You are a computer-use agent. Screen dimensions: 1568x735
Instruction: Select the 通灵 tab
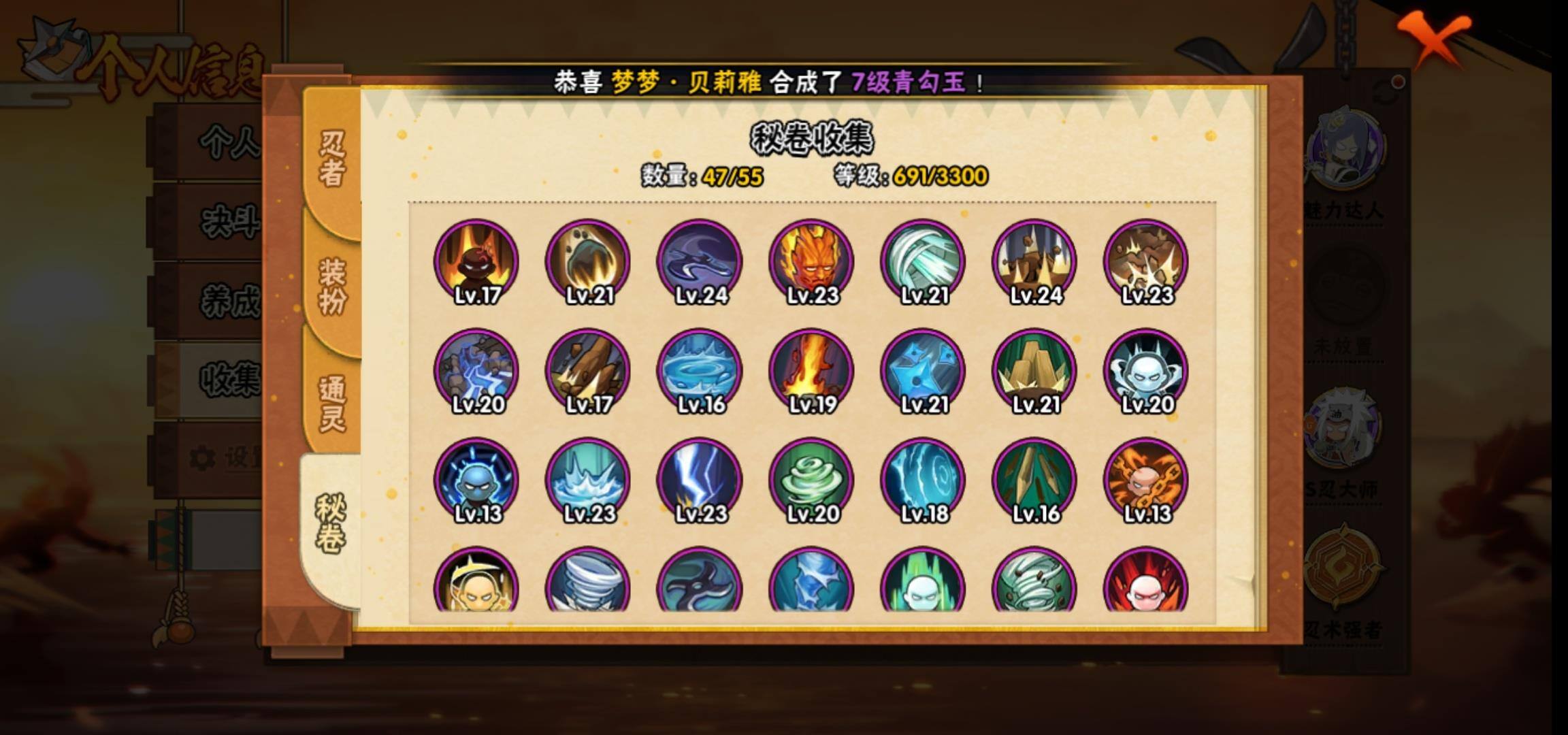pos(331,403)
